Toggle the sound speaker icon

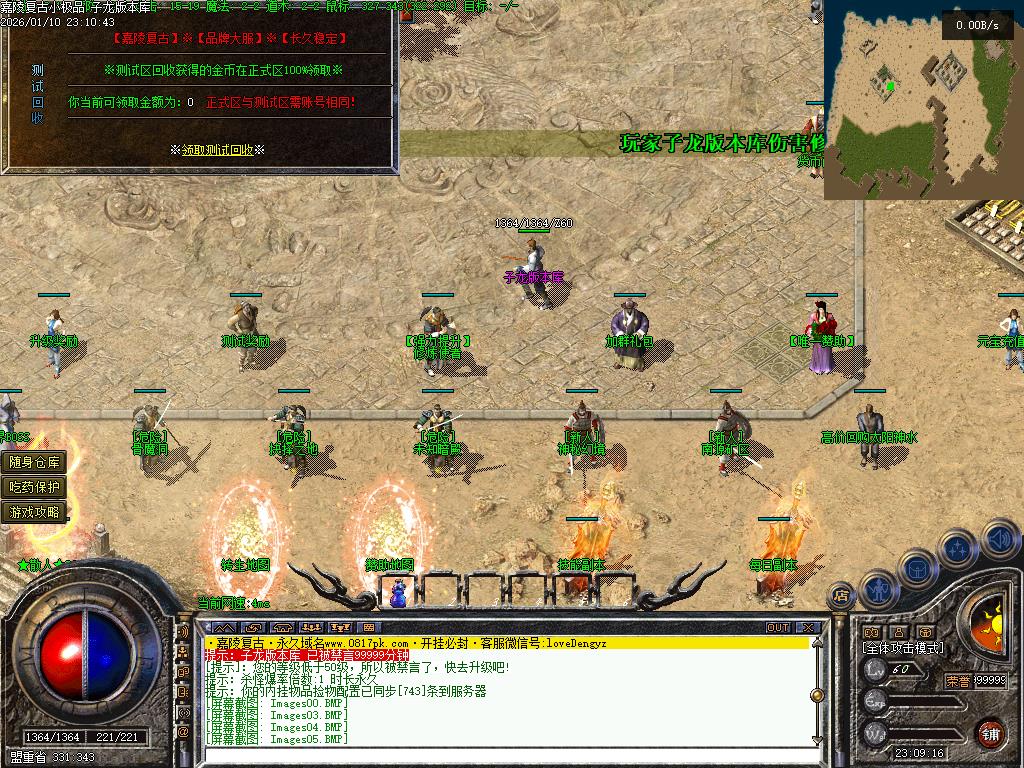click(999, 540)
